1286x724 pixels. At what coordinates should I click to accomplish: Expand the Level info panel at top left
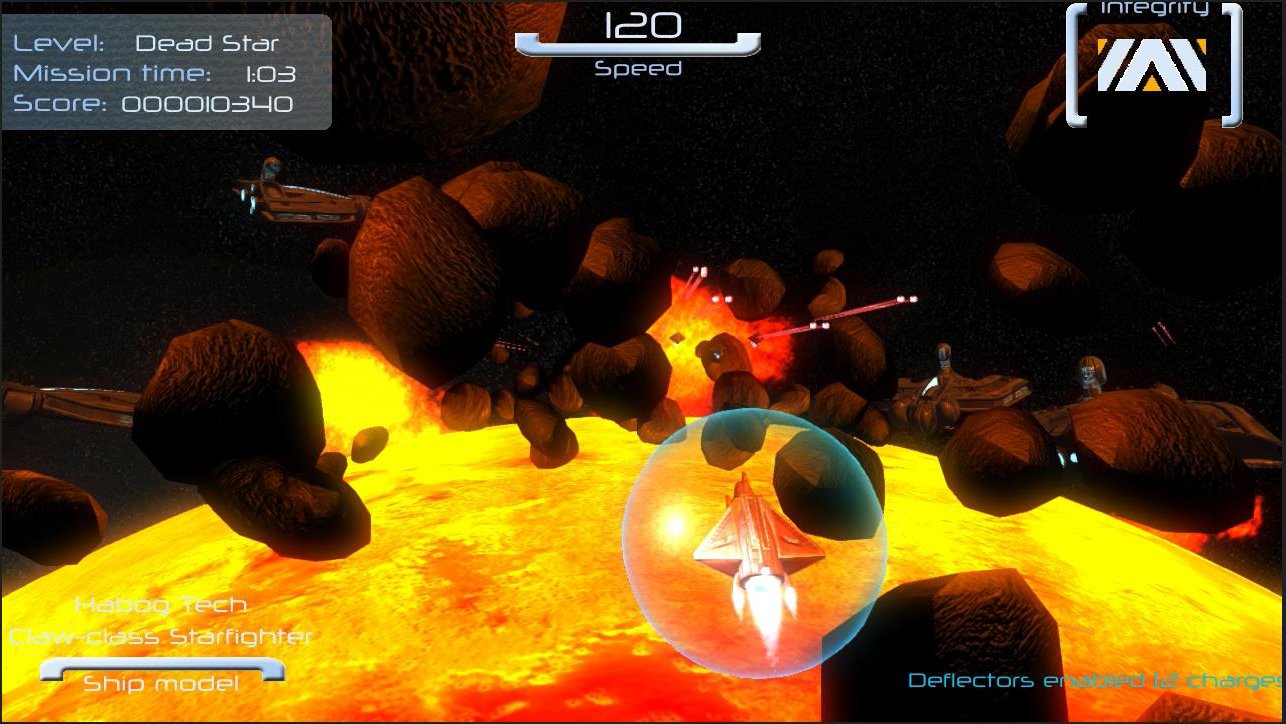point(165,72)
